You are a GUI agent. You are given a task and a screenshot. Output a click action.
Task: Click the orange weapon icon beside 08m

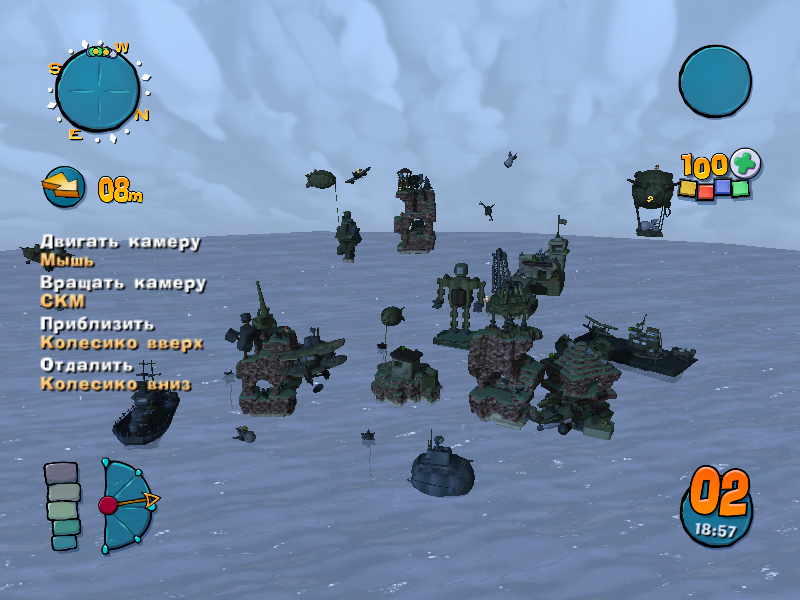click(x=63, y=186)
